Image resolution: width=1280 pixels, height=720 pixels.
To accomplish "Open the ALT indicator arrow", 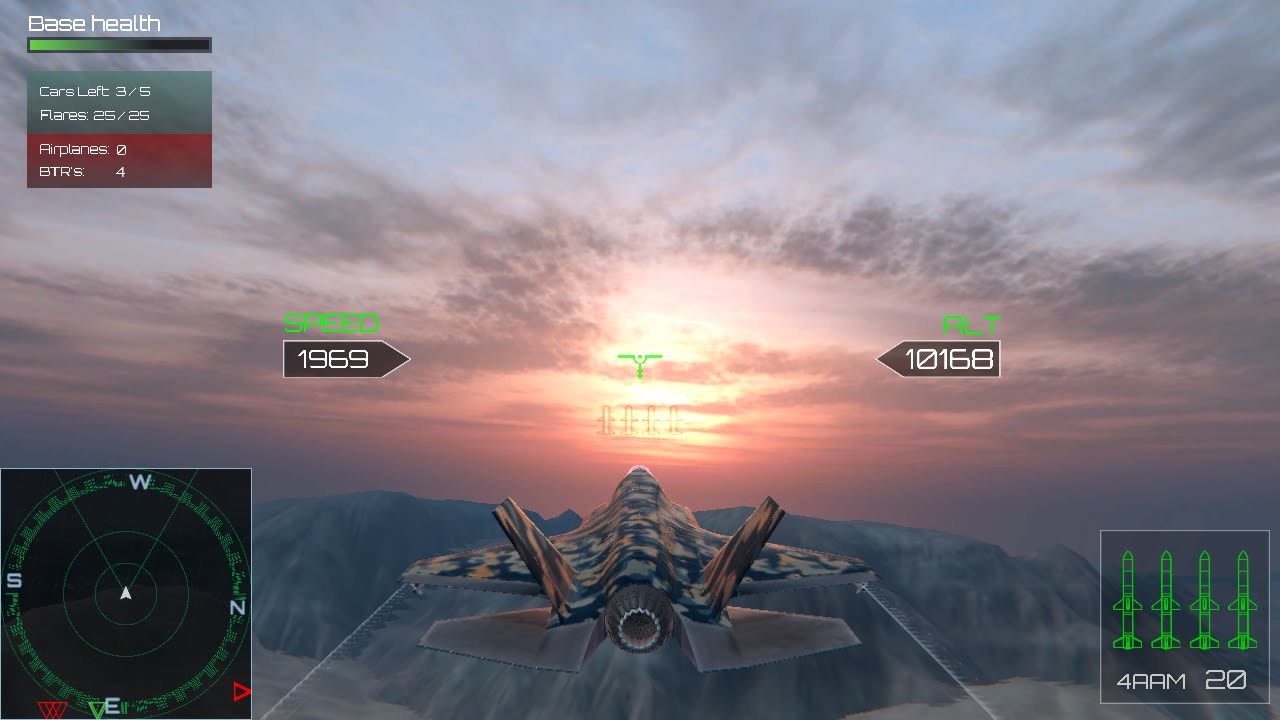I will pyautogui.click(x=938, y=359).
